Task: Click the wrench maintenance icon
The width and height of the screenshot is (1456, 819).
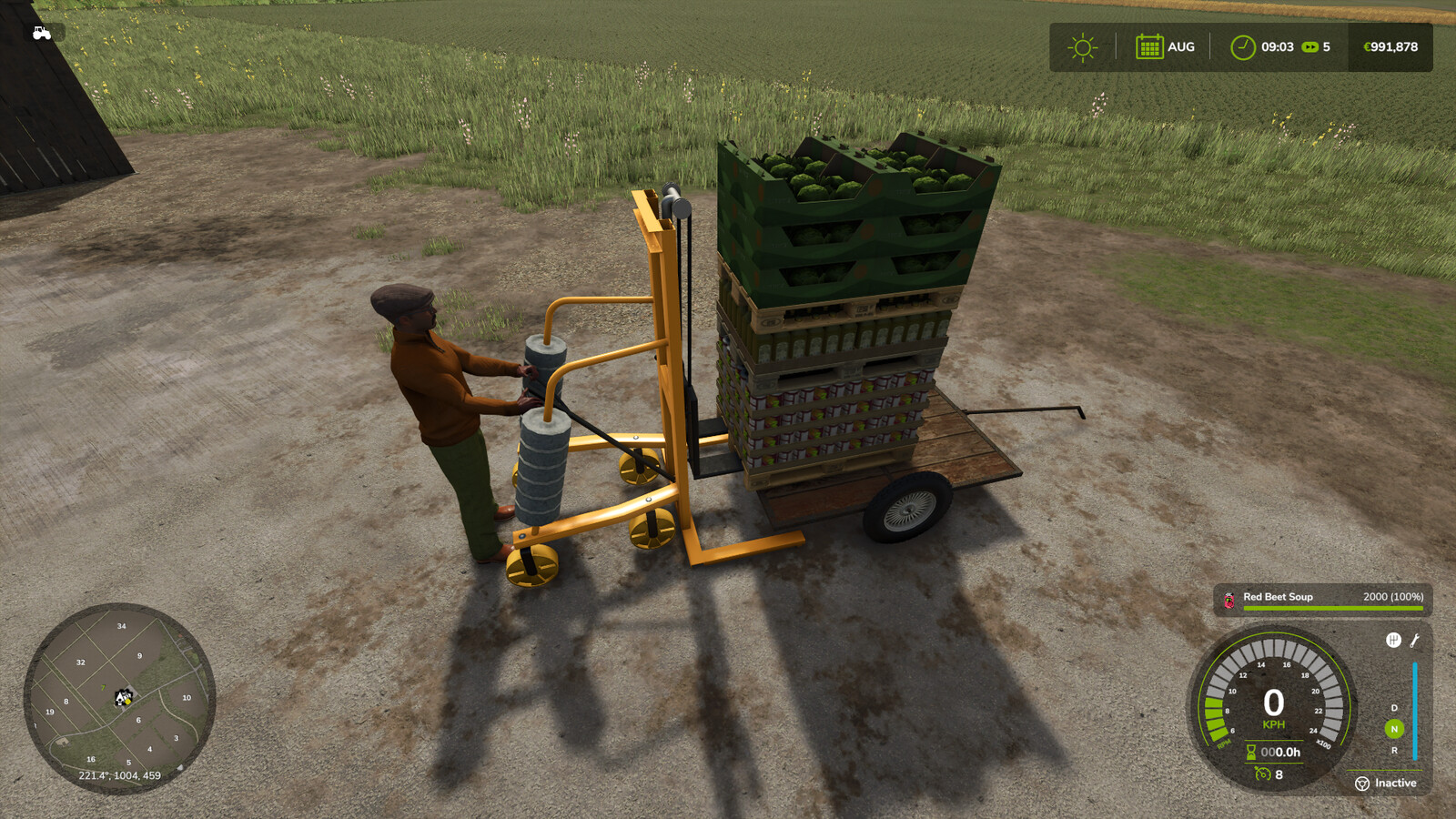Action: pyautogui.click(x=1414, y=641)
